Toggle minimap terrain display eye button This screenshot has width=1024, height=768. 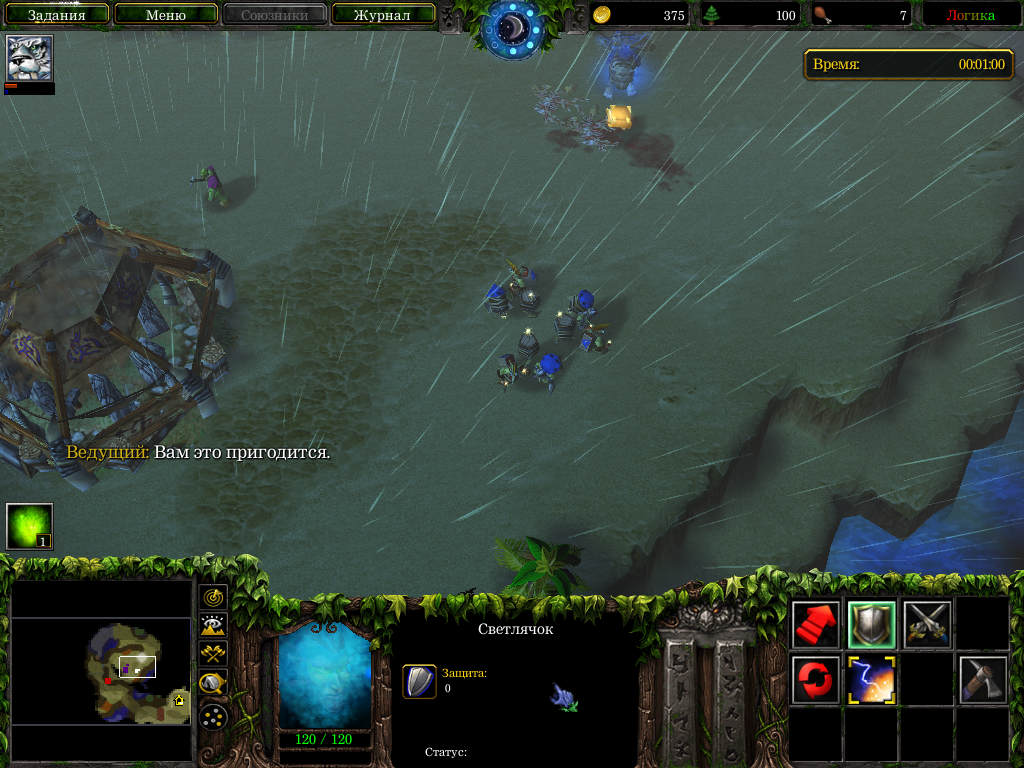(x=213, y=626)
